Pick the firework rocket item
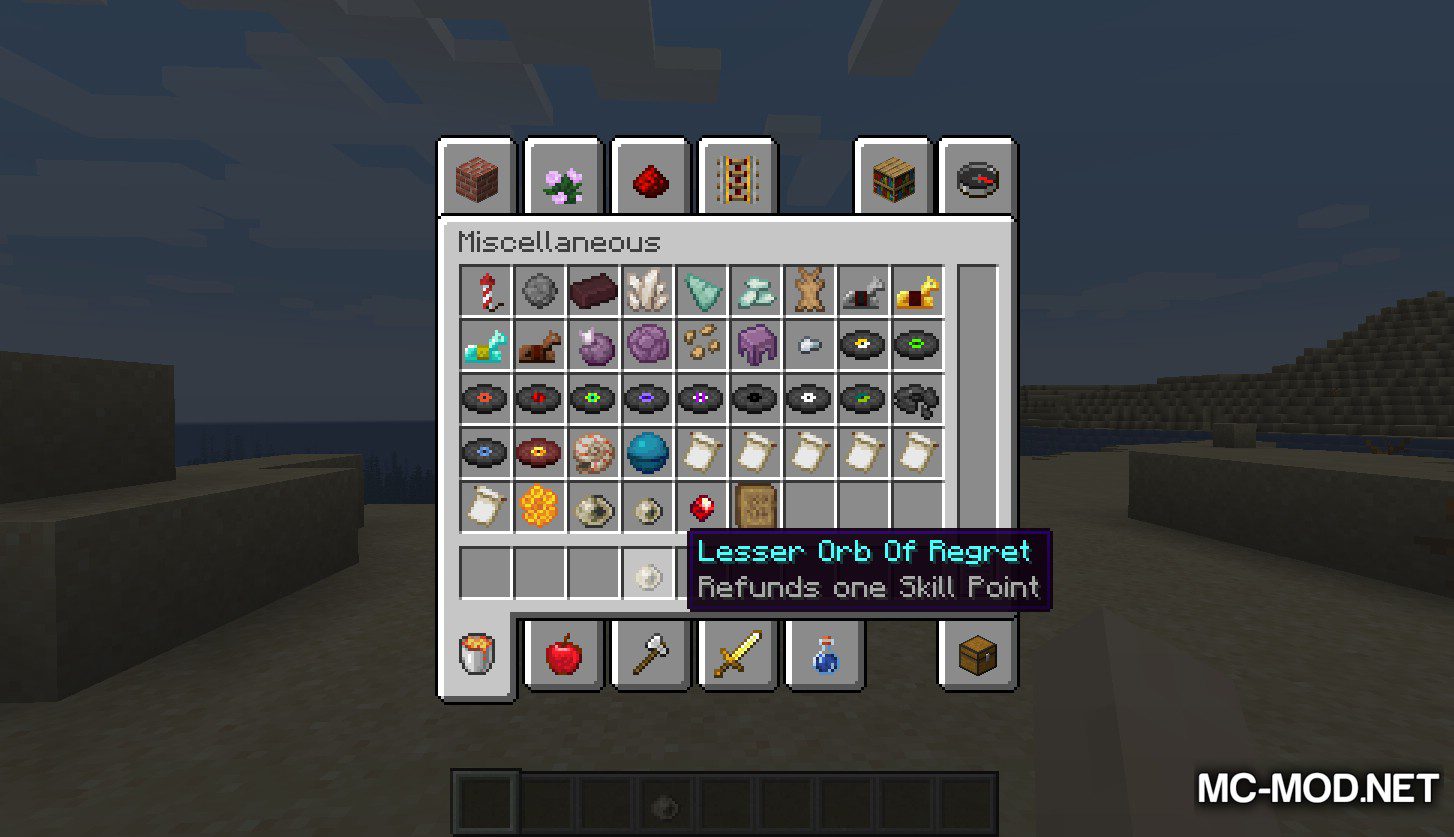The height and width of the screenshot is (837, 1454). (x=486, y=291)
